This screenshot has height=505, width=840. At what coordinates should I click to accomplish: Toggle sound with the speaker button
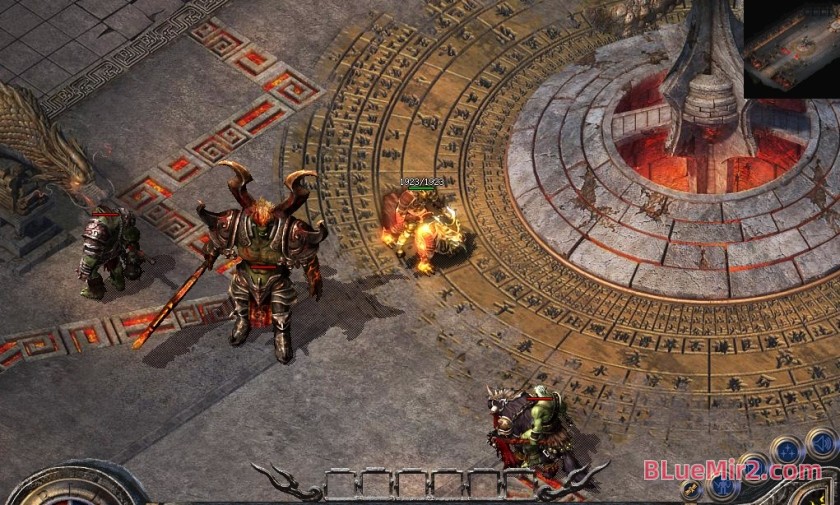coord(820,443)
